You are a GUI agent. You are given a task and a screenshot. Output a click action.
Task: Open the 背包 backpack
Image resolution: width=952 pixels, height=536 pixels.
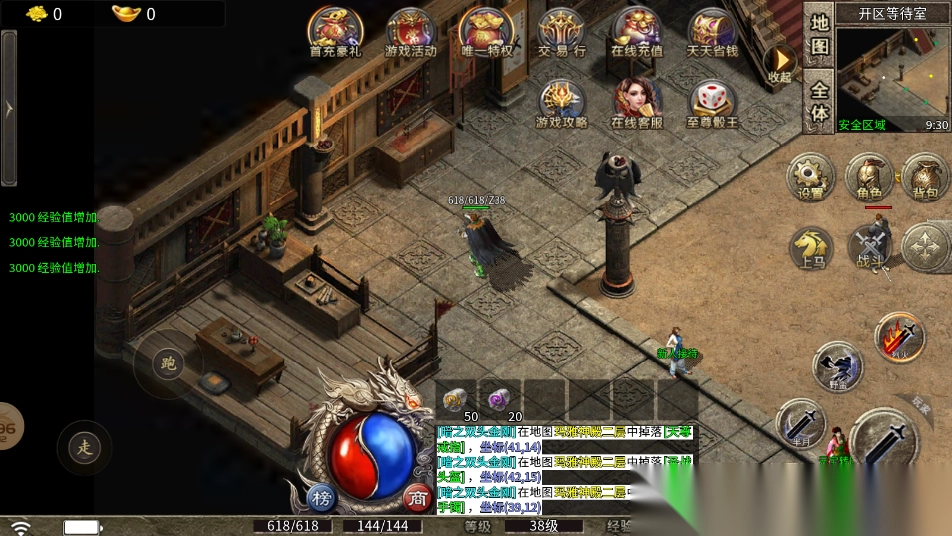pos(925,176)
